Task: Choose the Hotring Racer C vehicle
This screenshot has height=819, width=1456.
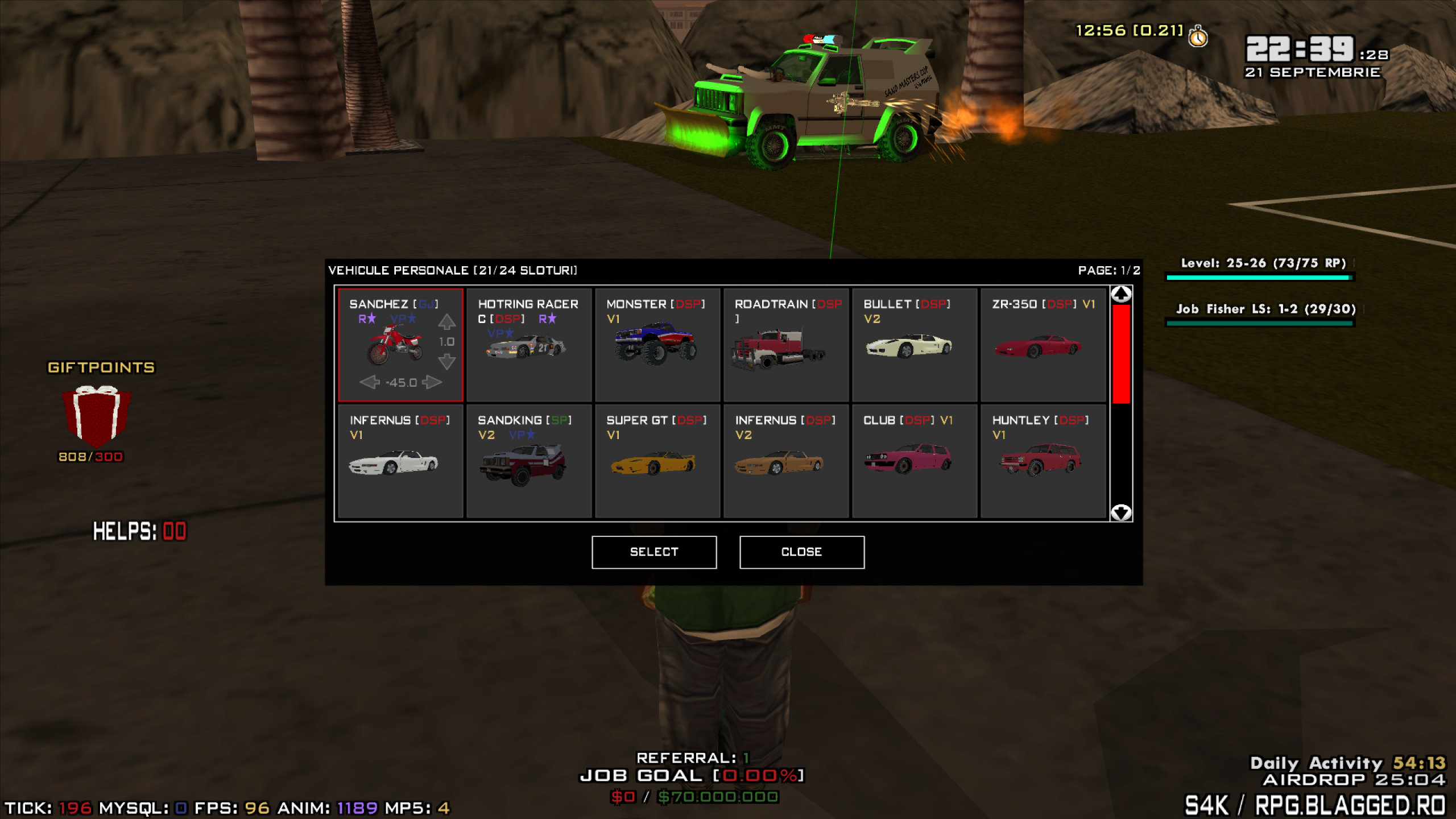Action: point(529,345)
